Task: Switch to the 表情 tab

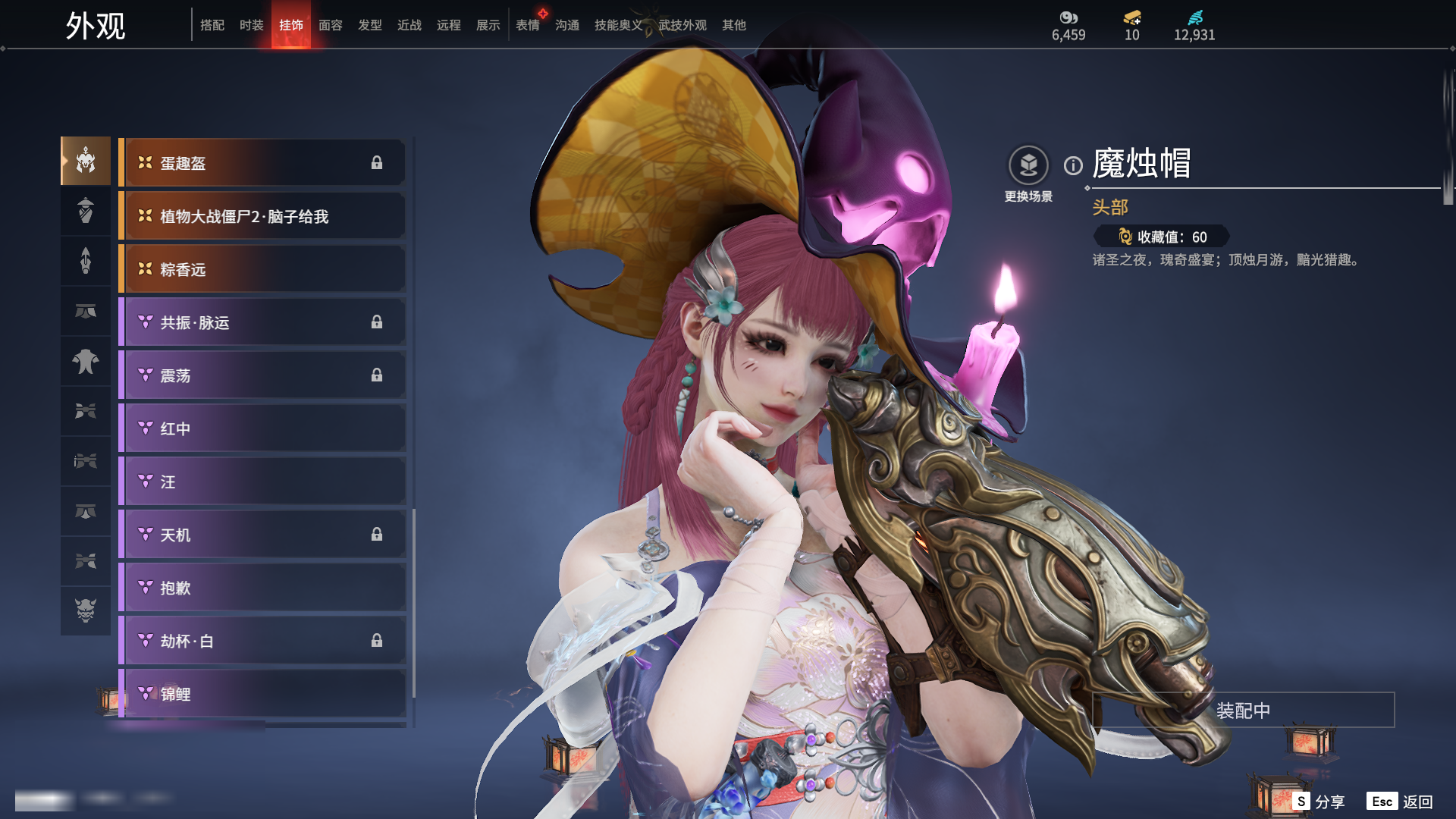Action: (527, 25)
